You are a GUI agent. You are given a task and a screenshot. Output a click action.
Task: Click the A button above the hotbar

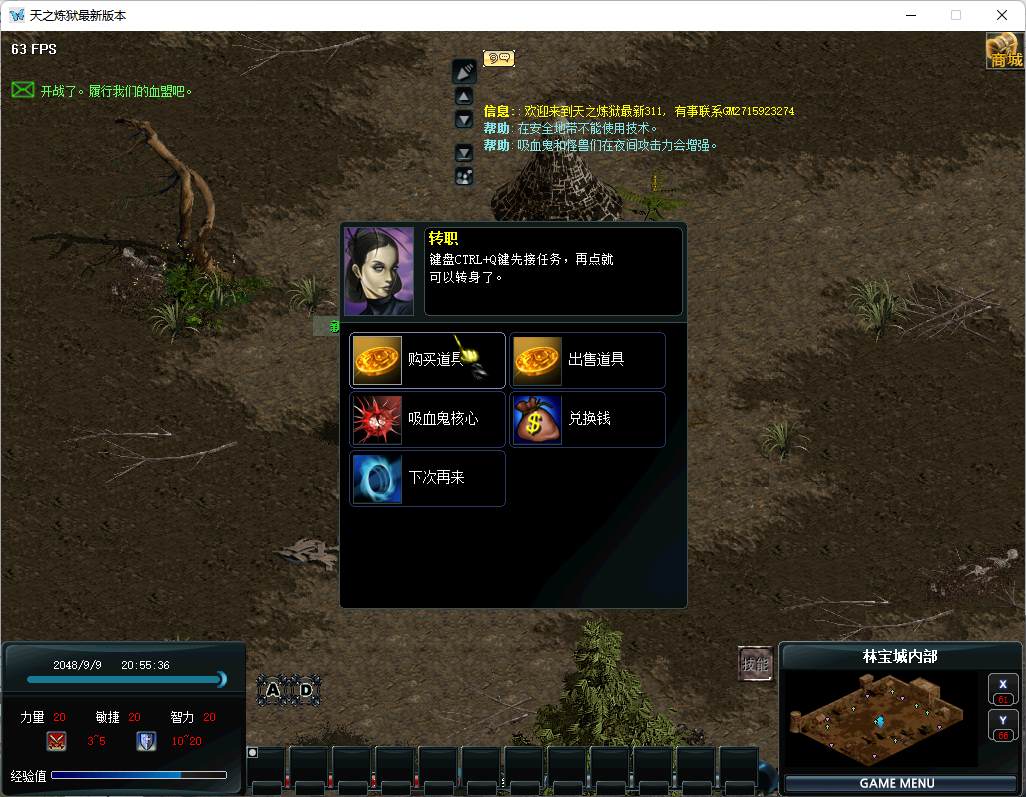pos(273,689)
